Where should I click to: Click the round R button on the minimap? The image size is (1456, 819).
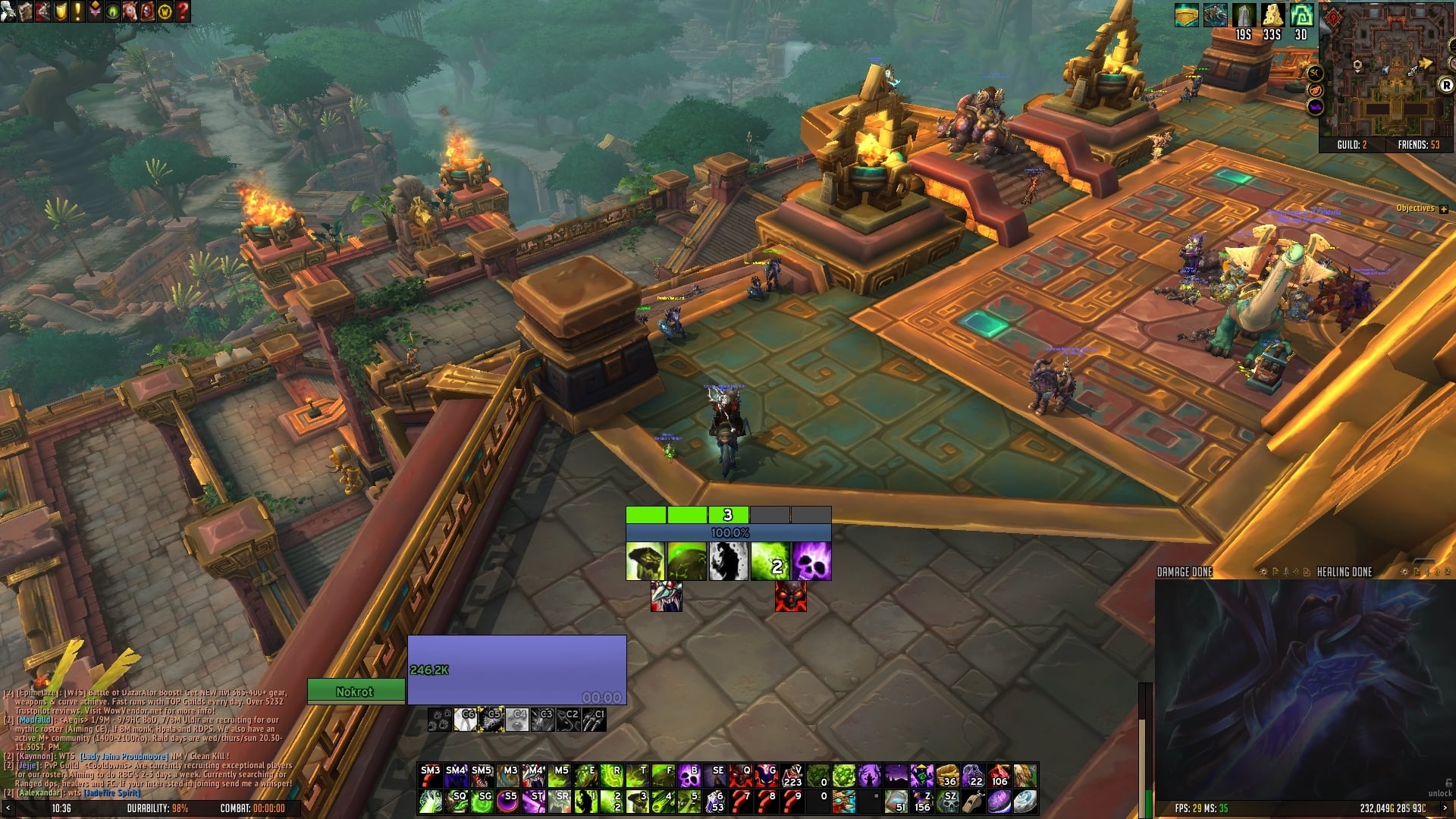(1445, 86)
